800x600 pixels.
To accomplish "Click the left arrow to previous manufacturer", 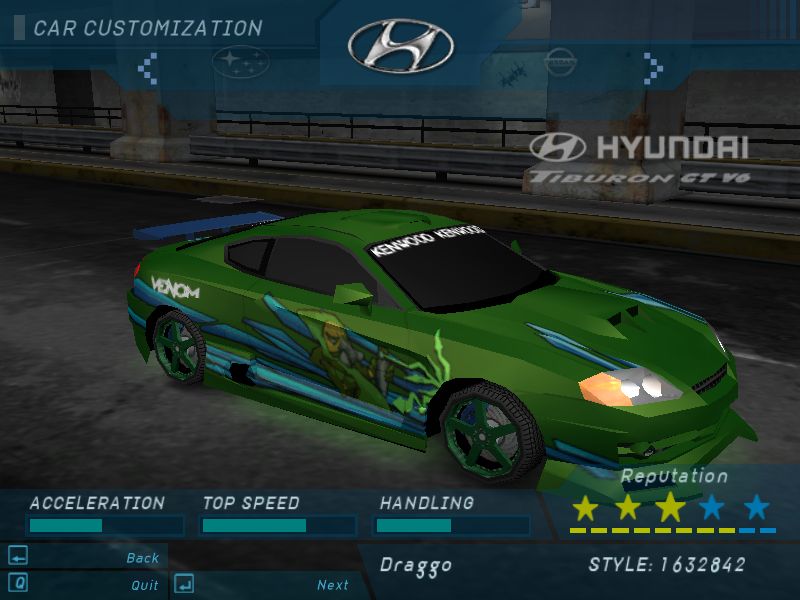I will click(x=148, y=67).
